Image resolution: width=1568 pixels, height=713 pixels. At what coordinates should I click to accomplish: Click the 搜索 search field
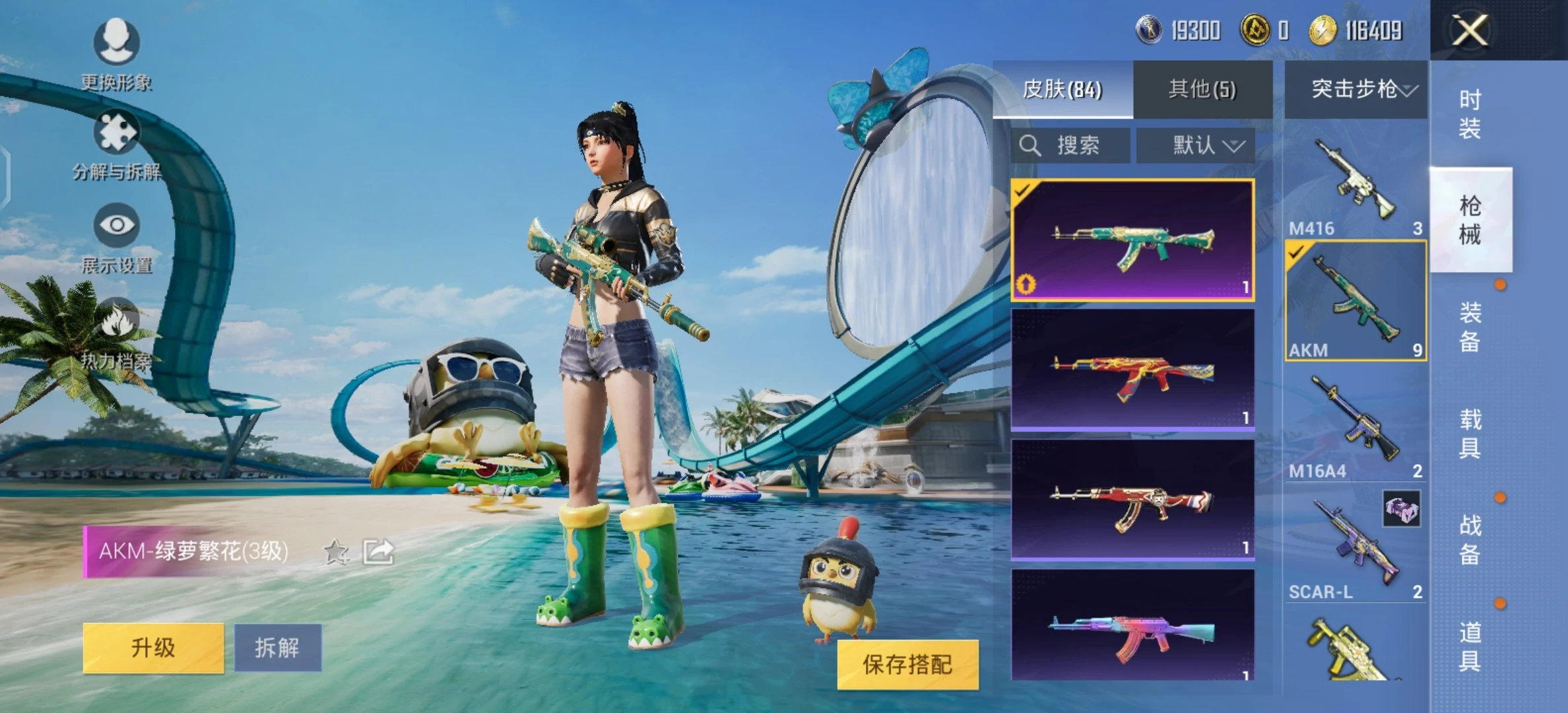tap(1070, 145)
